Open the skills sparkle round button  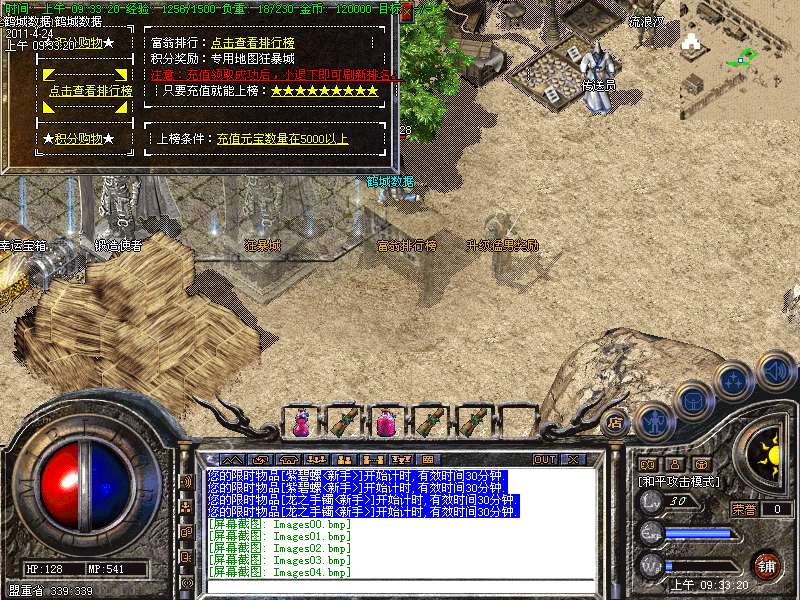tap(734, 380)
